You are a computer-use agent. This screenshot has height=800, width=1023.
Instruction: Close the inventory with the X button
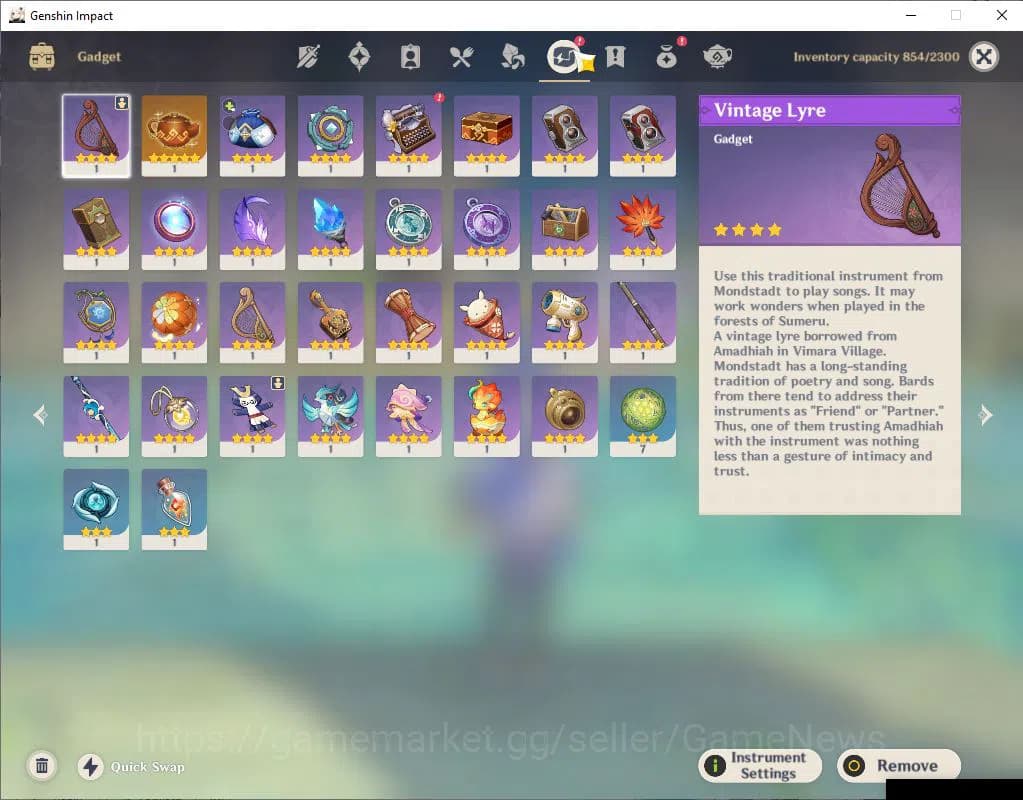984,57
